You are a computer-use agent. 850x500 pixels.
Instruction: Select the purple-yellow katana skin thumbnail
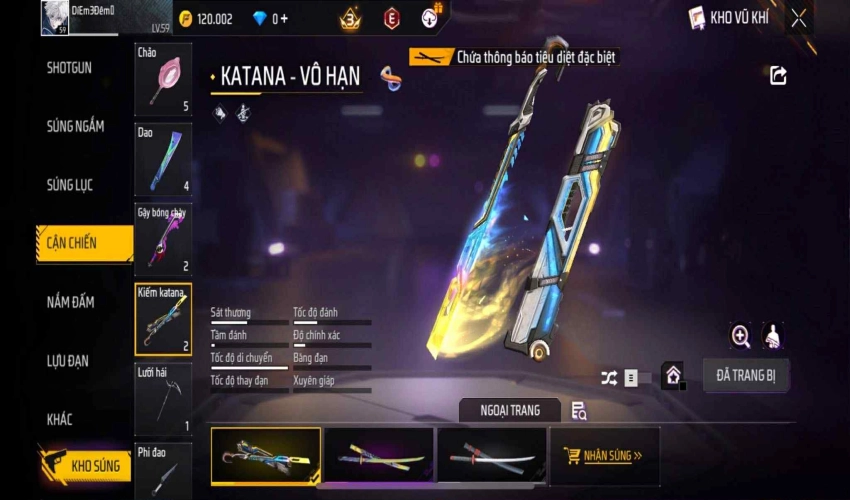[379, 456]
